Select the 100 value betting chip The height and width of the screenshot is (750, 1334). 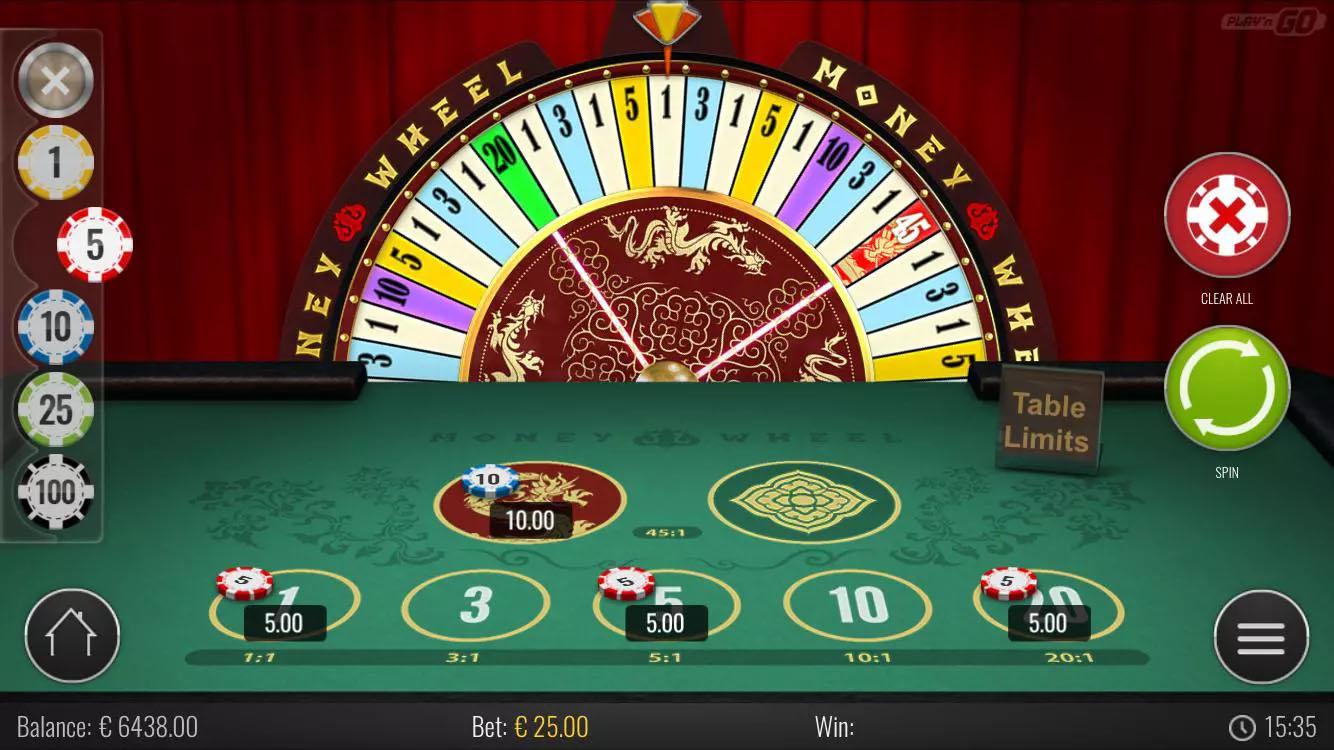55,491
